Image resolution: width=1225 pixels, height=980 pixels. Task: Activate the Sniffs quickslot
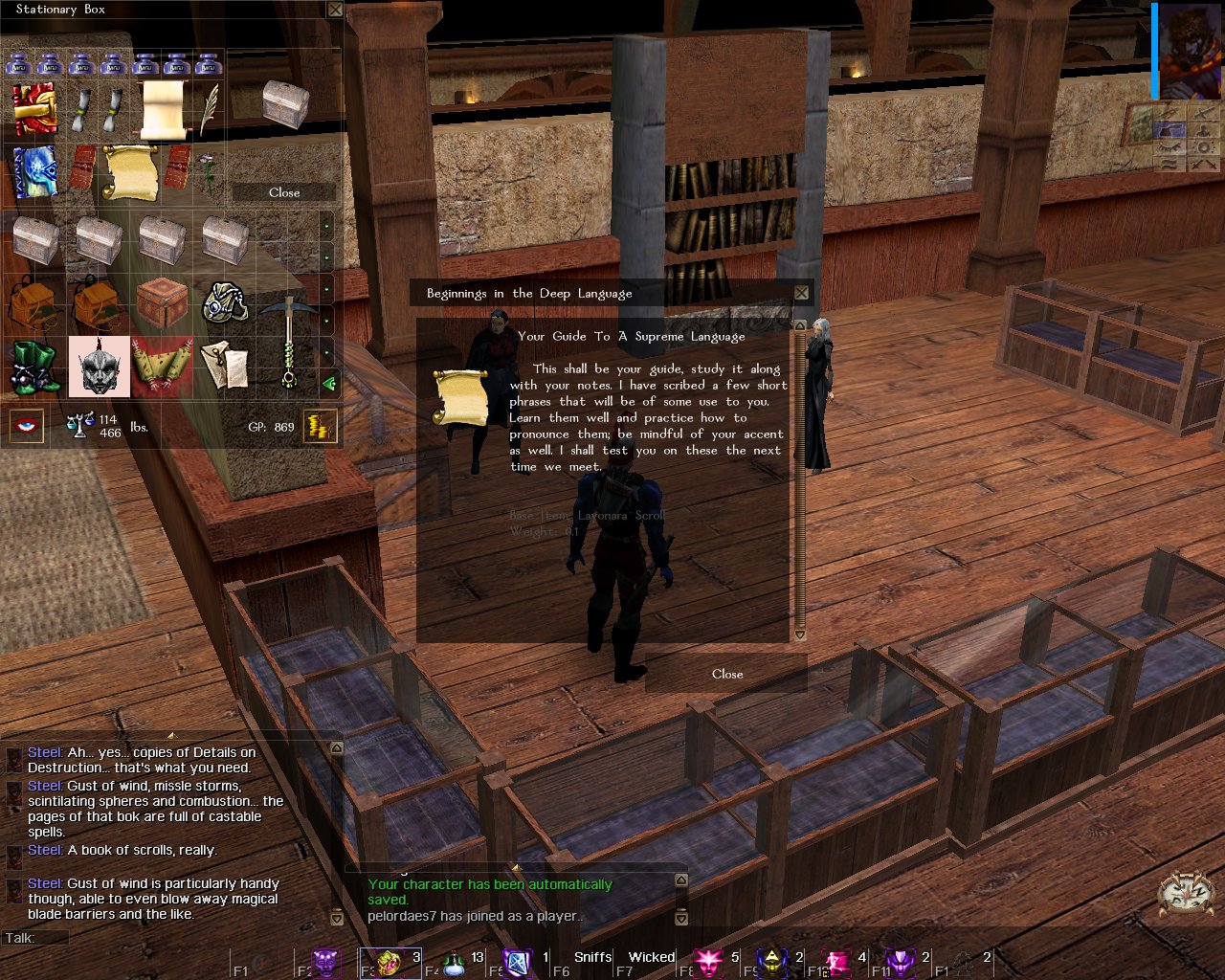click(592, 958)
